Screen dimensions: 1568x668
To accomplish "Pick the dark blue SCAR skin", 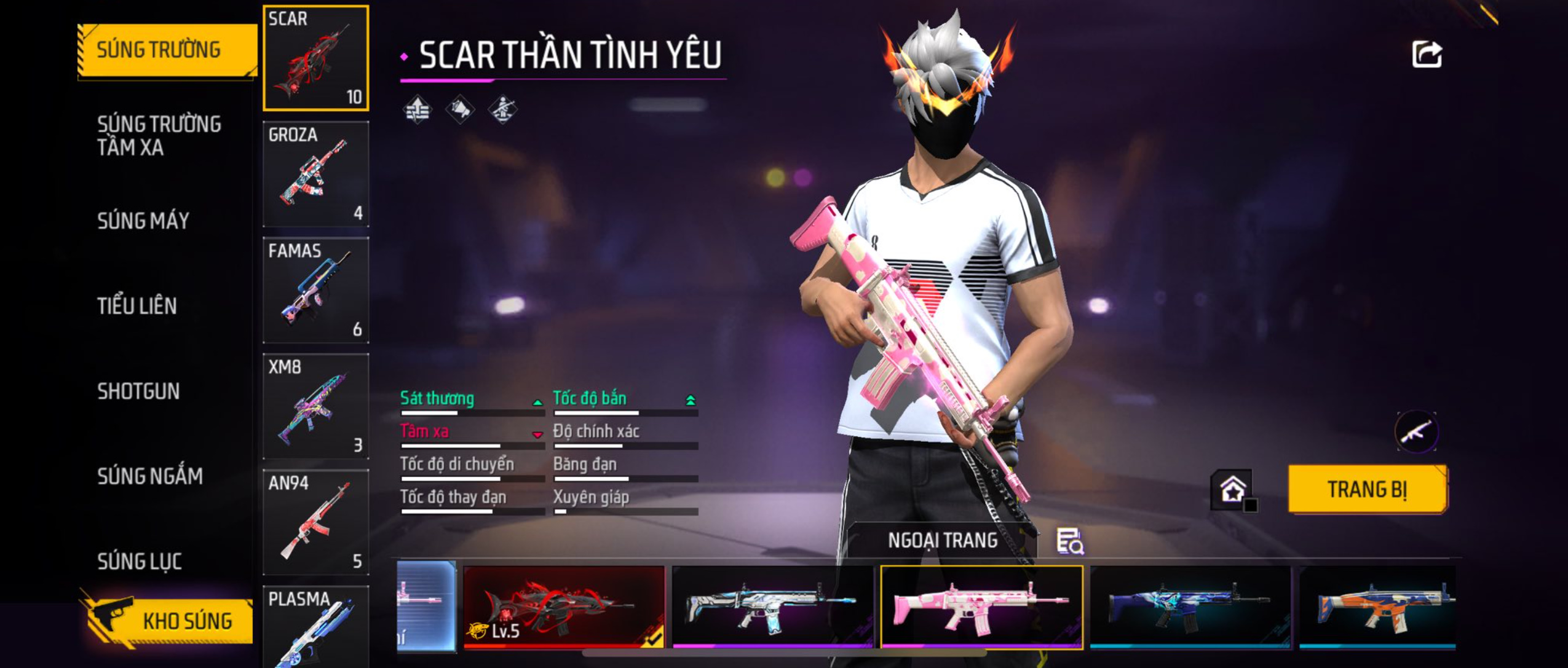I will pos(1189,607).
